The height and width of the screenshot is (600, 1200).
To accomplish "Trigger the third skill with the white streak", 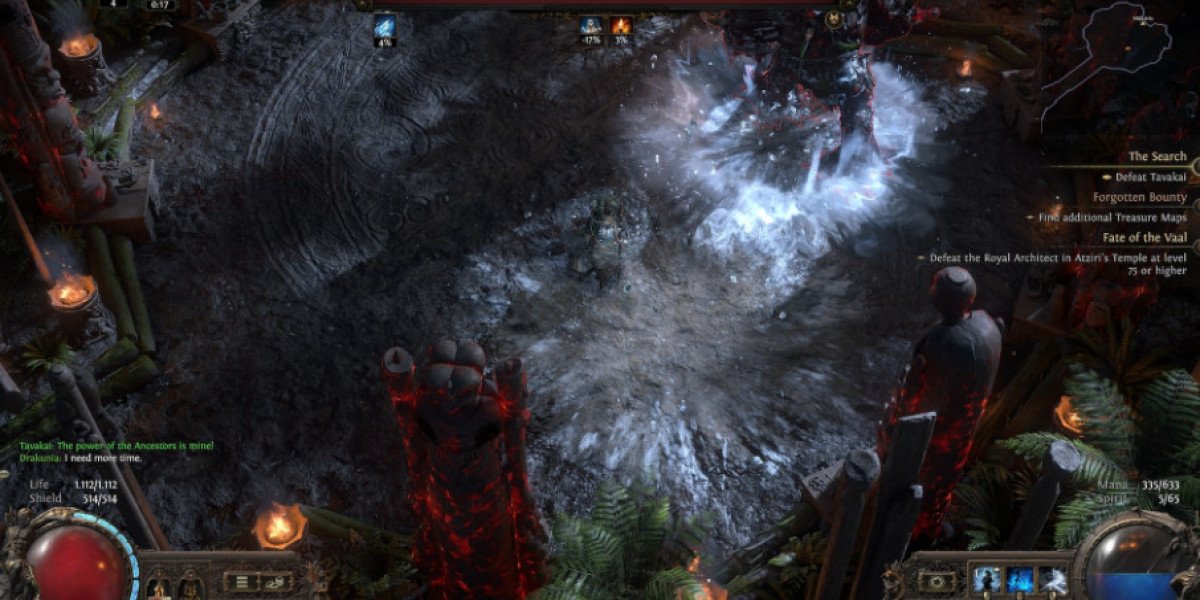I will (1054, 580).
